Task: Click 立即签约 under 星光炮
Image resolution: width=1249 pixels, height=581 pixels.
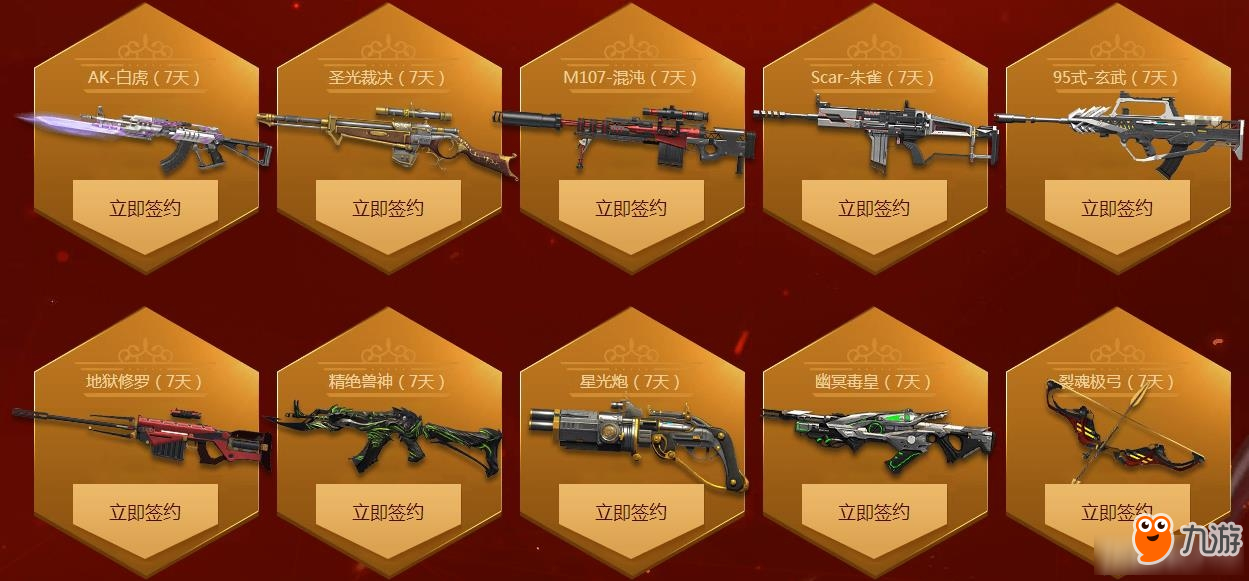Action: (631, 512)
